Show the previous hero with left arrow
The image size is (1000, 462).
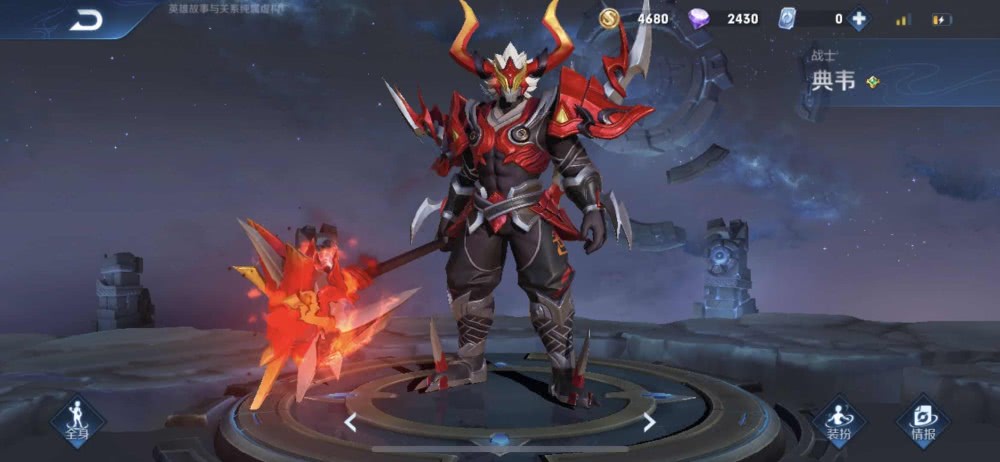[350, 423]
